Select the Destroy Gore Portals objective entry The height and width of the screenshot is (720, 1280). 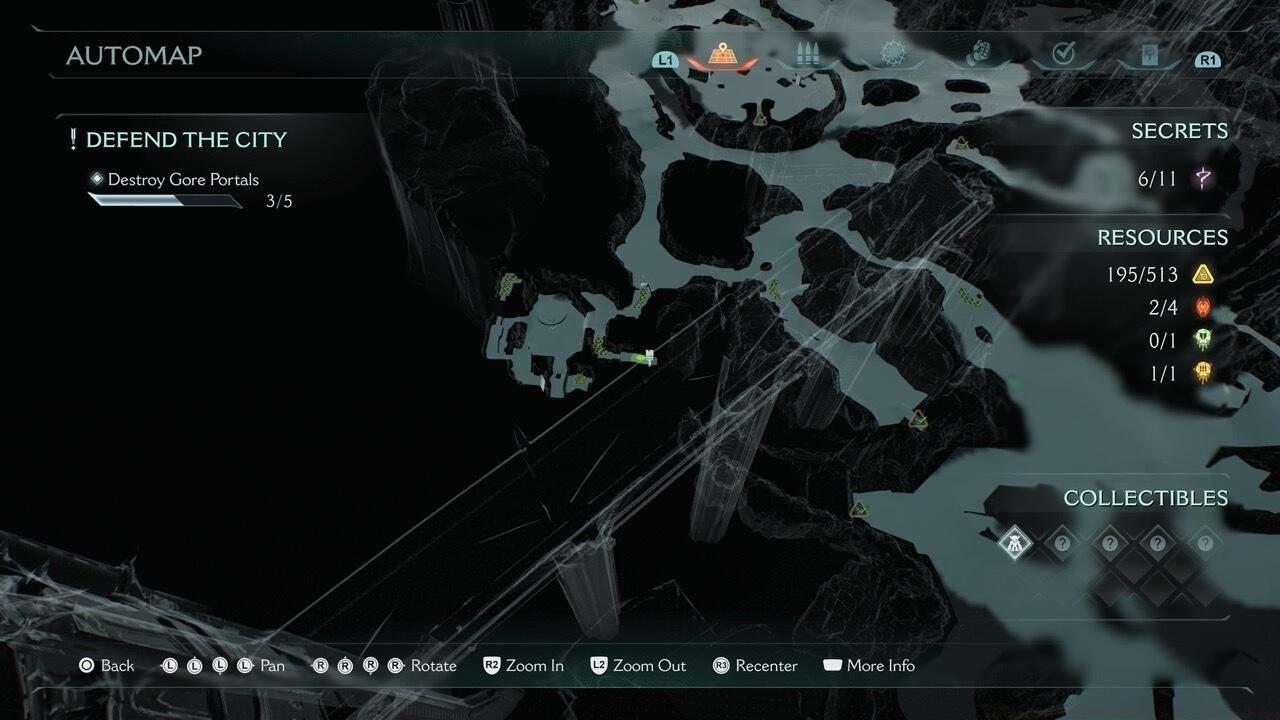coord(183,180)
